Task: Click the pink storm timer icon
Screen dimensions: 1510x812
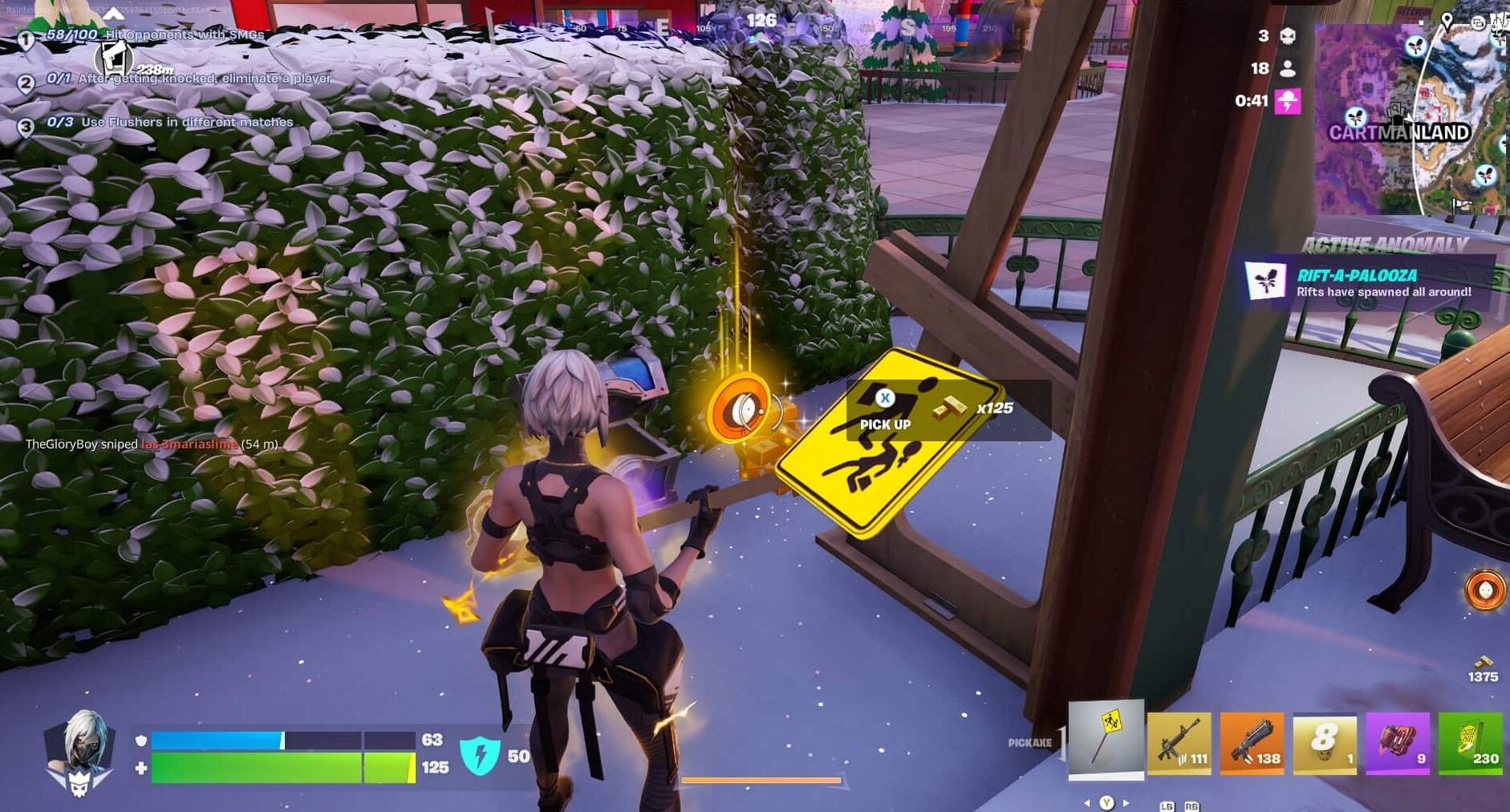Action: (1288, 102)
